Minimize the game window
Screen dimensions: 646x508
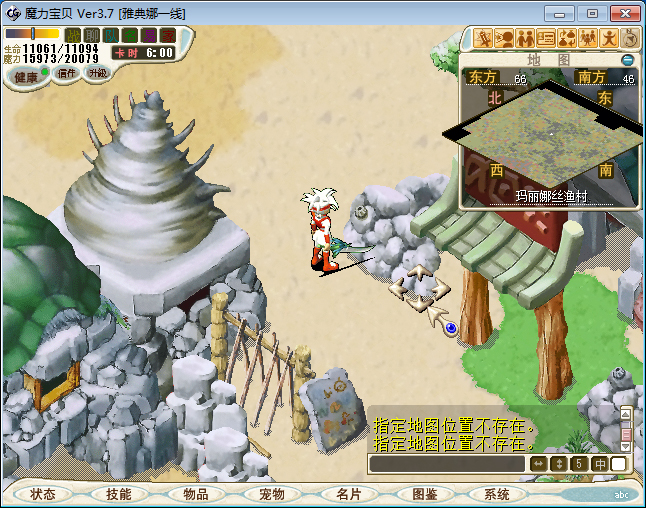click(x=566, y=13)
